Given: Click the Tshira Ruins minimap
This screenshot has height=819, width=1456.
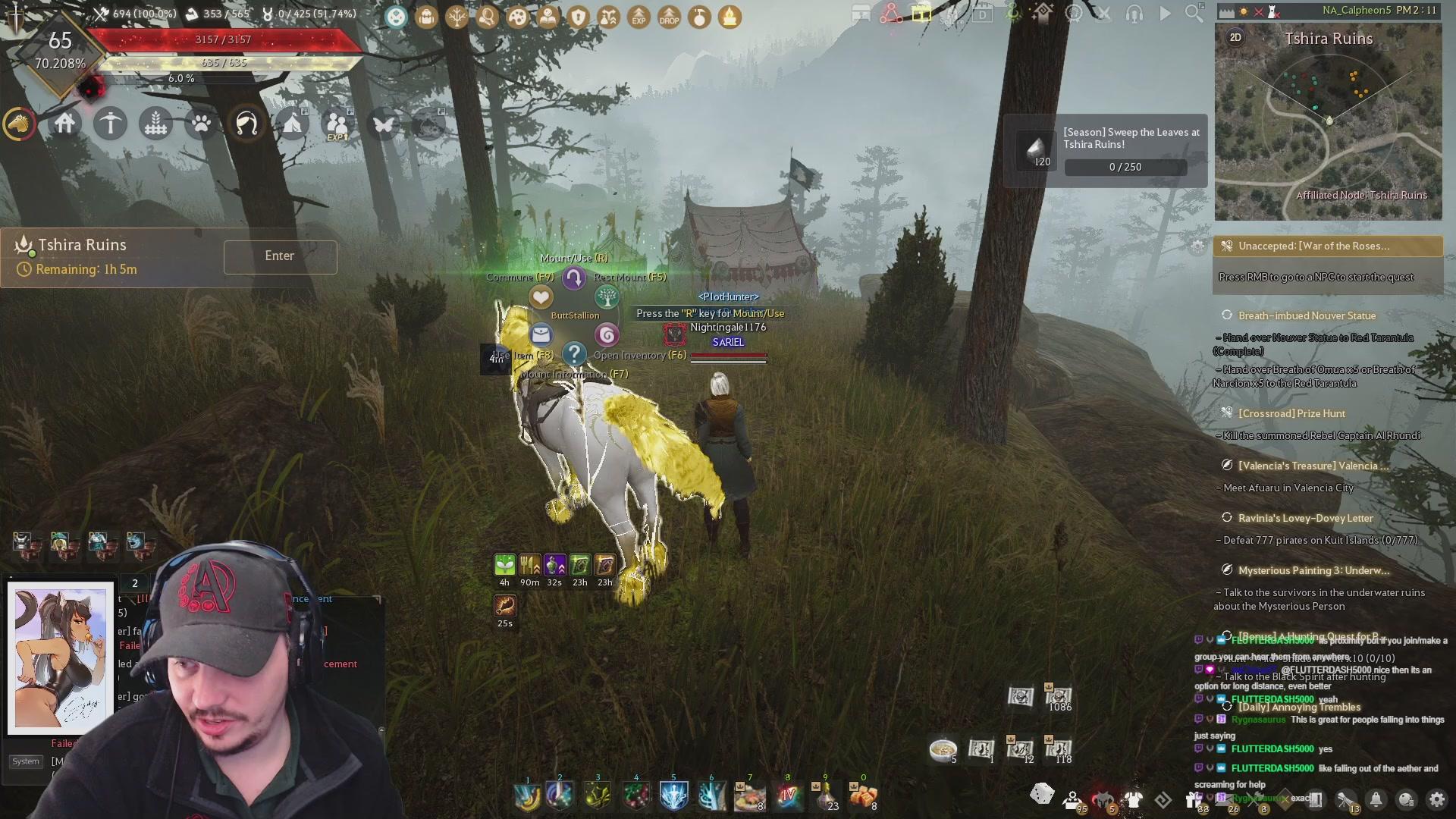Looking at the screenshot, I should coord(1328,121).
